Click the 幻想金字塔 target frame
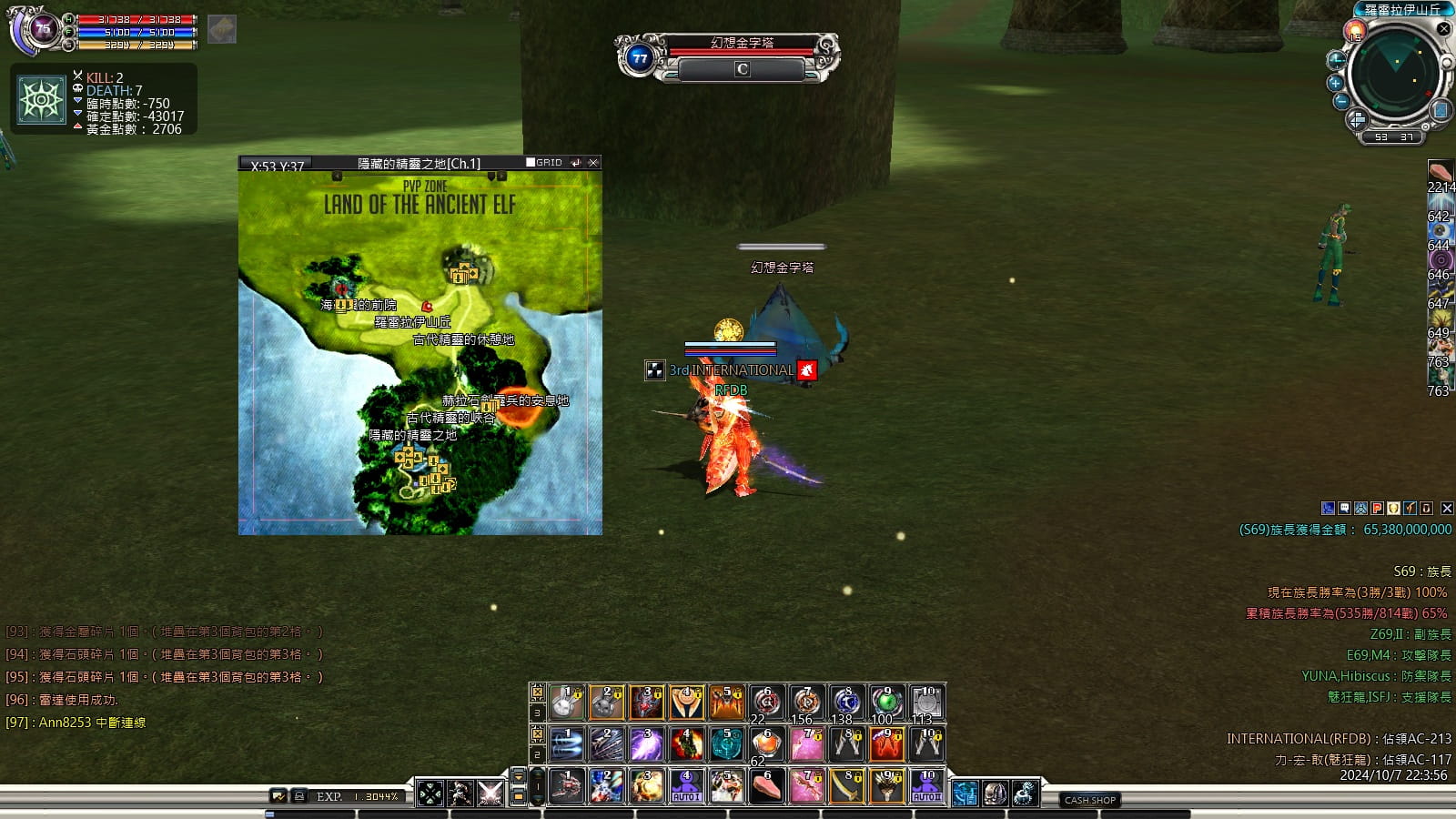The height and width of the screenshot is (819, 1456). pos(742,56)
